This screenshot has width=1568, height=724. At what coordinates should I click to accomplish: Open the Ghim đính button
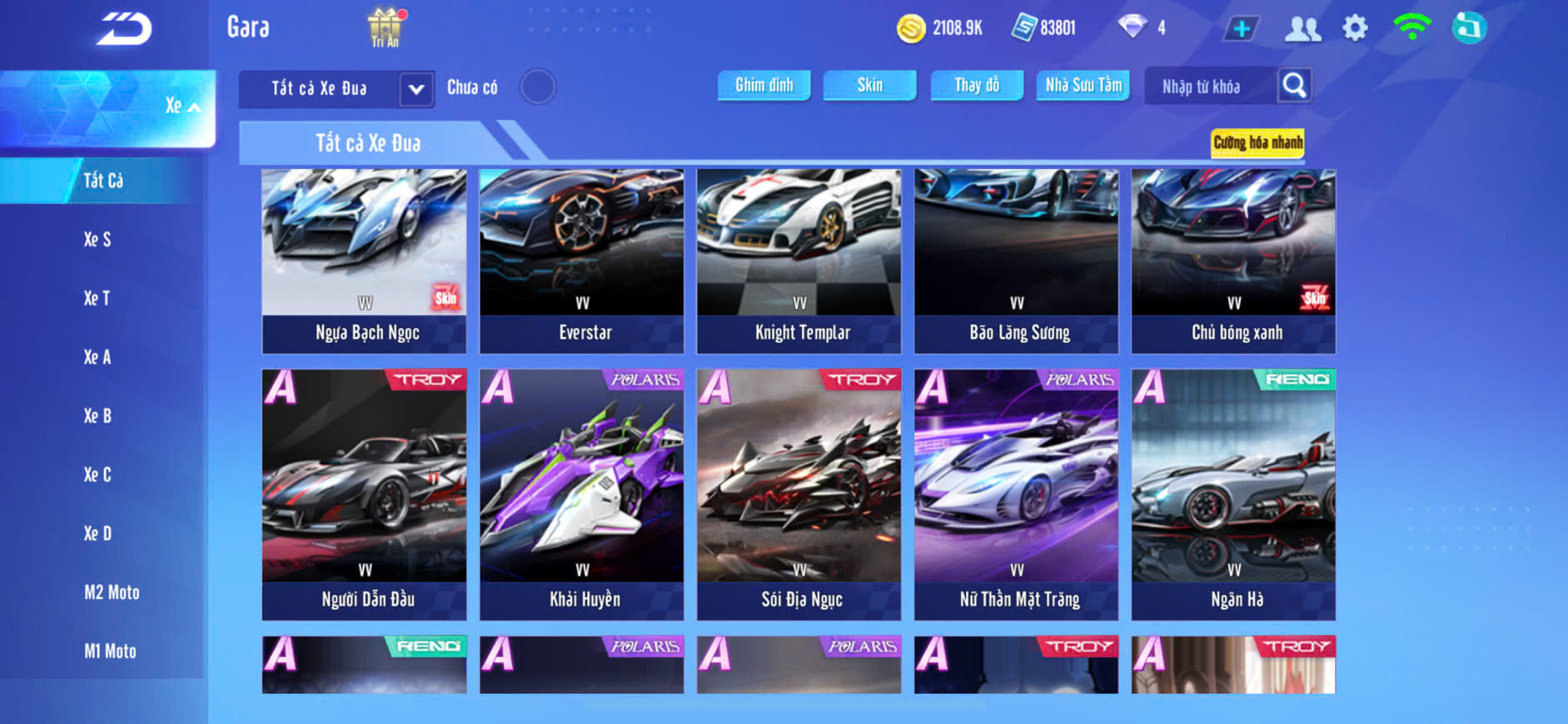click(x=764, y=85)
